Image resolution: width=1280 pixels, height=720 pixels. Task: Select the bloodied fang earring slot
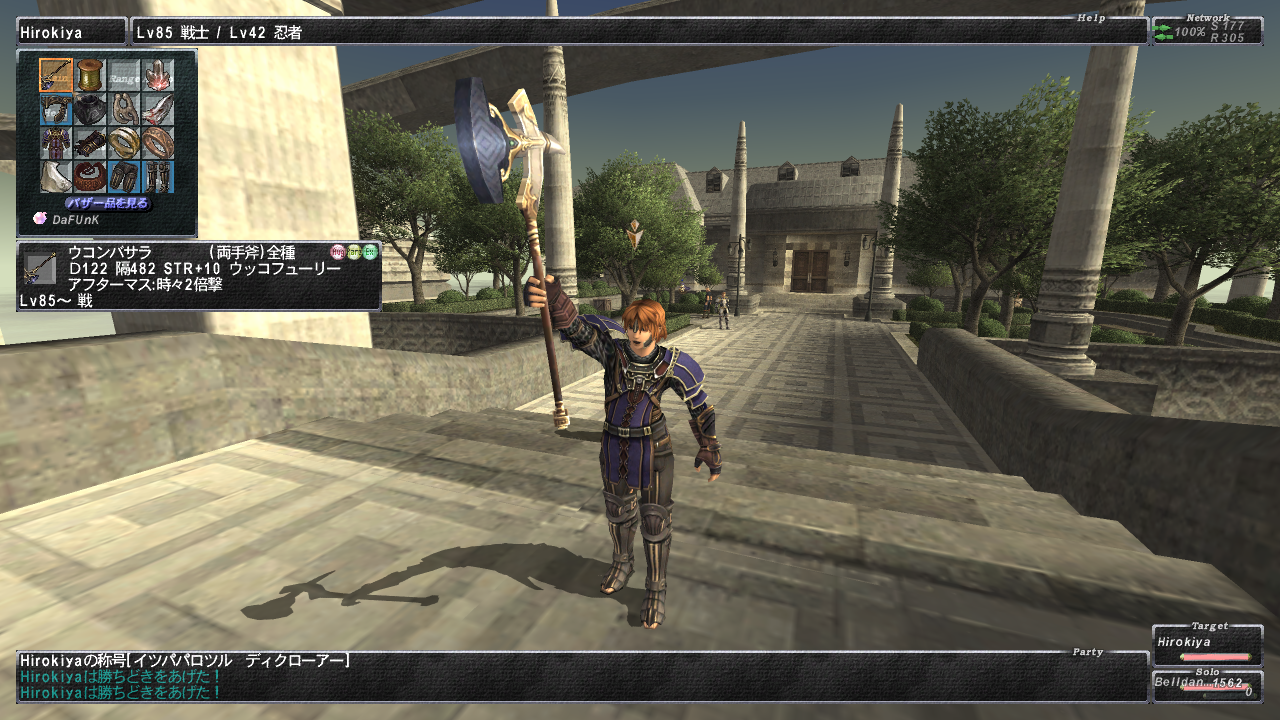pos(158,109)
